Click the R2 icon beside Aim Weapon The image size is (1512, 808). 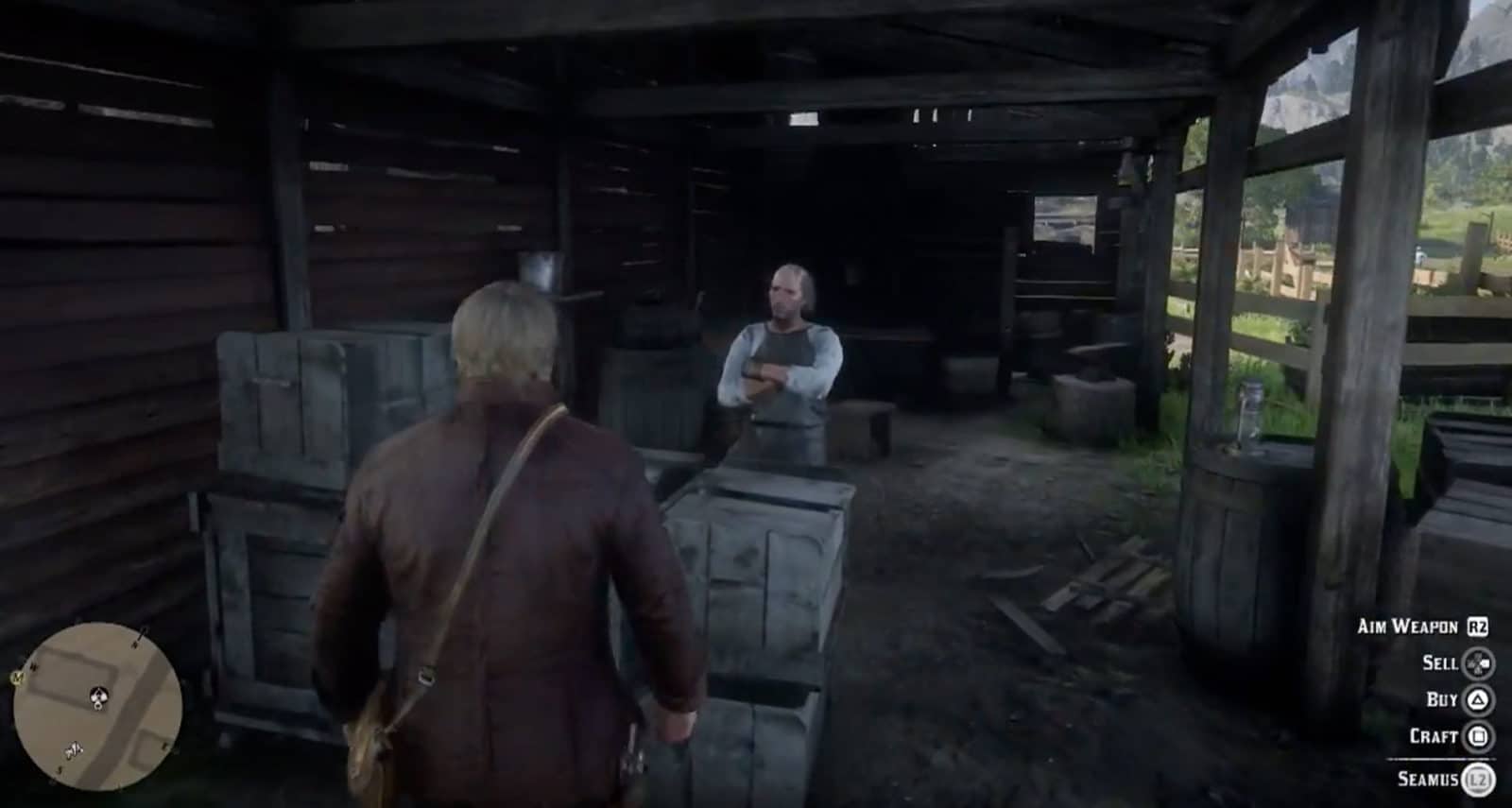(1477, 627)
